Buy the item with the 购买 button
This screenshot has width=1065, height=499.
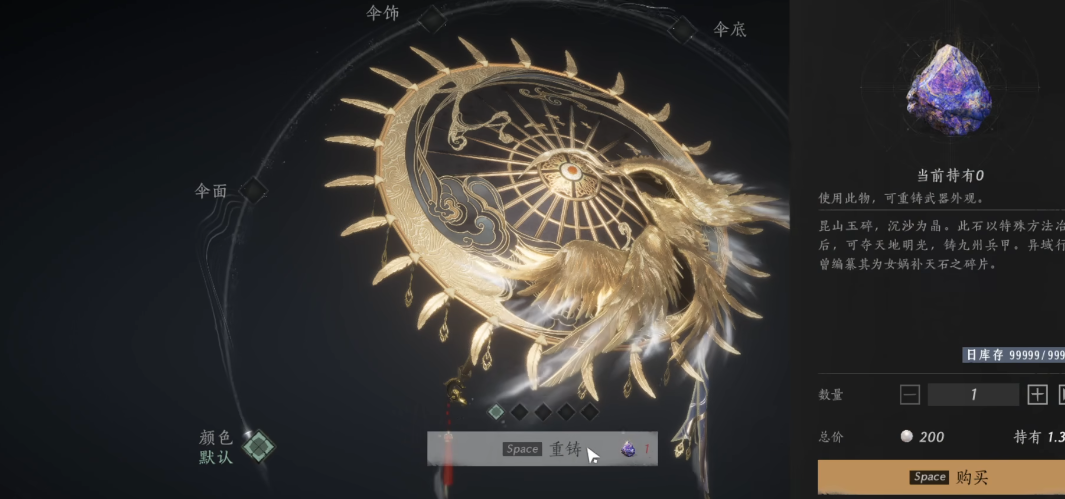click(x=942, y=477)
